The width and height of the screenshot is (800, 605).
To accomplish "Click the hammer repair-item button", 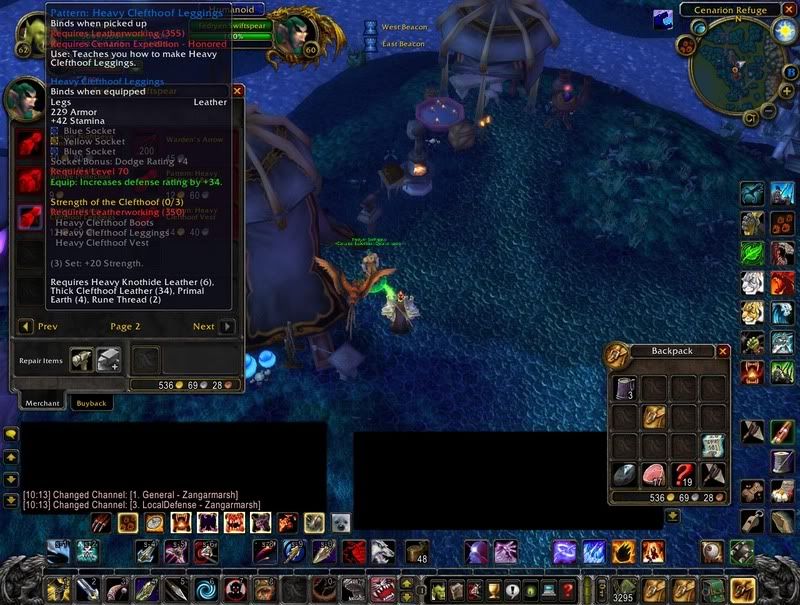I will pyautogui.click(x=81, y=359).
